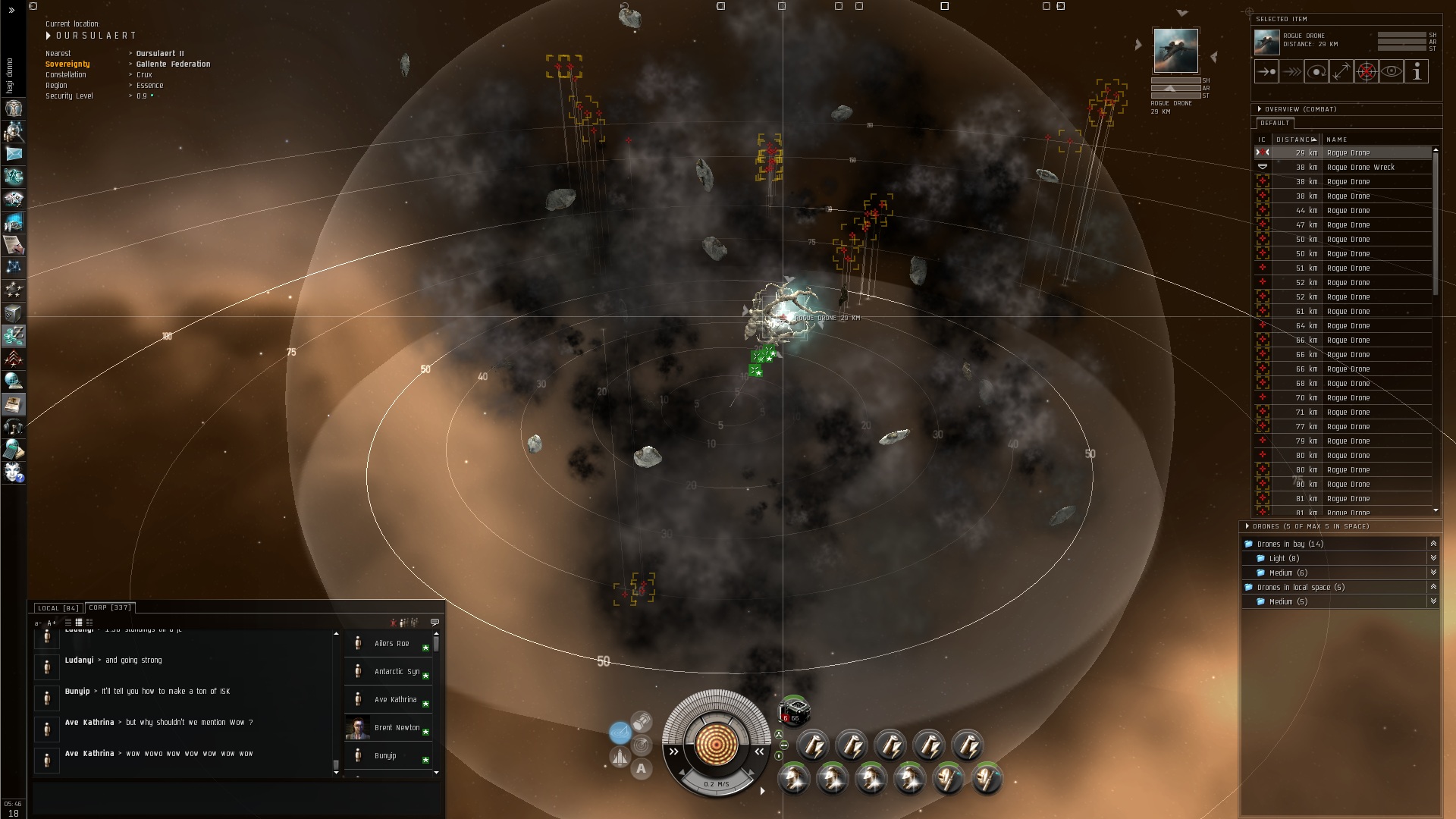Viewport: 1456px width, 819px height.
Task: Open mail with the envelope sidebar icon
Action: pyautogui.click(x=14, y=154)
